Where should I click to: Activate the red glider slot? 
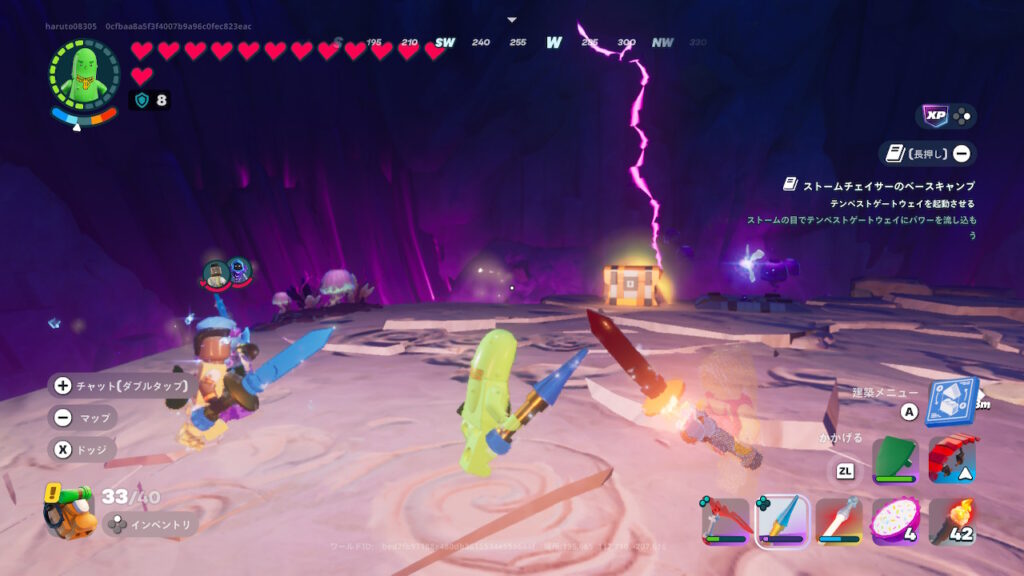pos(951,460)
